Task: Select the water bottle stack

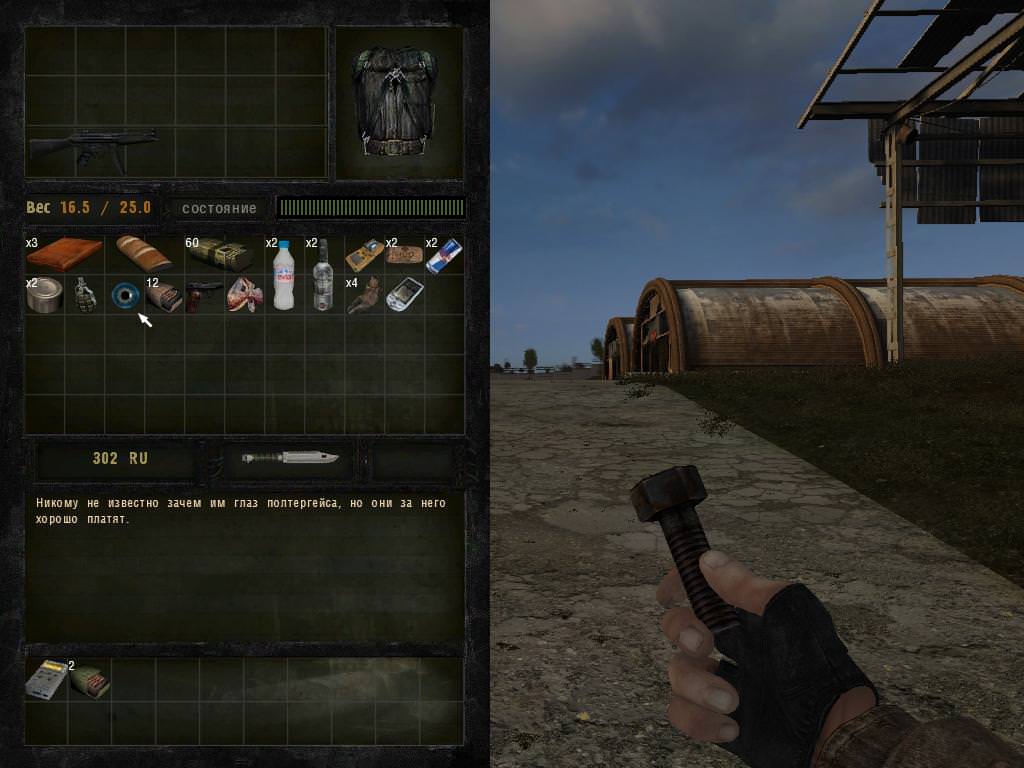Action: 284,274
